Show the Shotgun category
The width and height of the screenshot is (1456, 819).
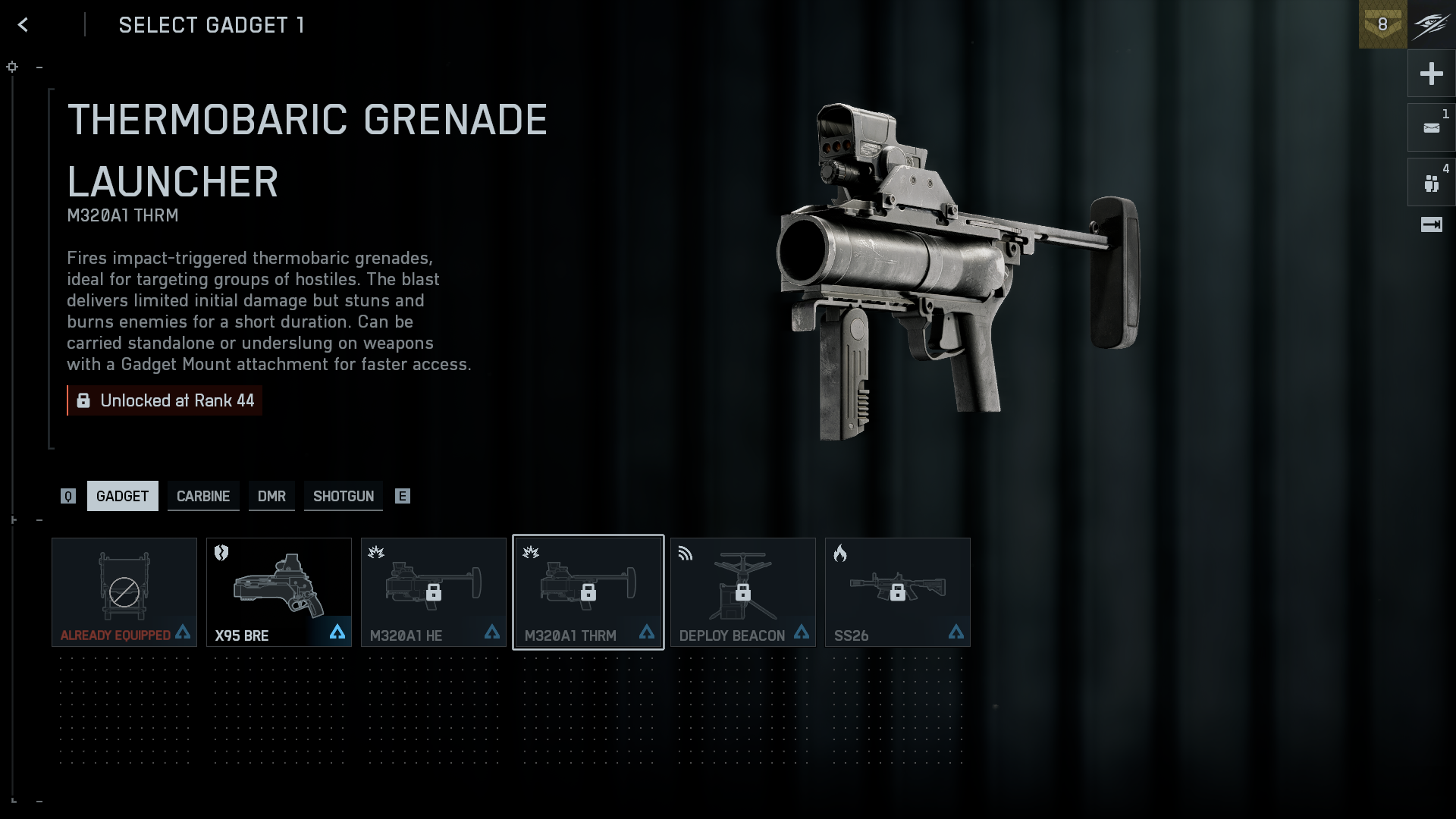tap(344, 496)
